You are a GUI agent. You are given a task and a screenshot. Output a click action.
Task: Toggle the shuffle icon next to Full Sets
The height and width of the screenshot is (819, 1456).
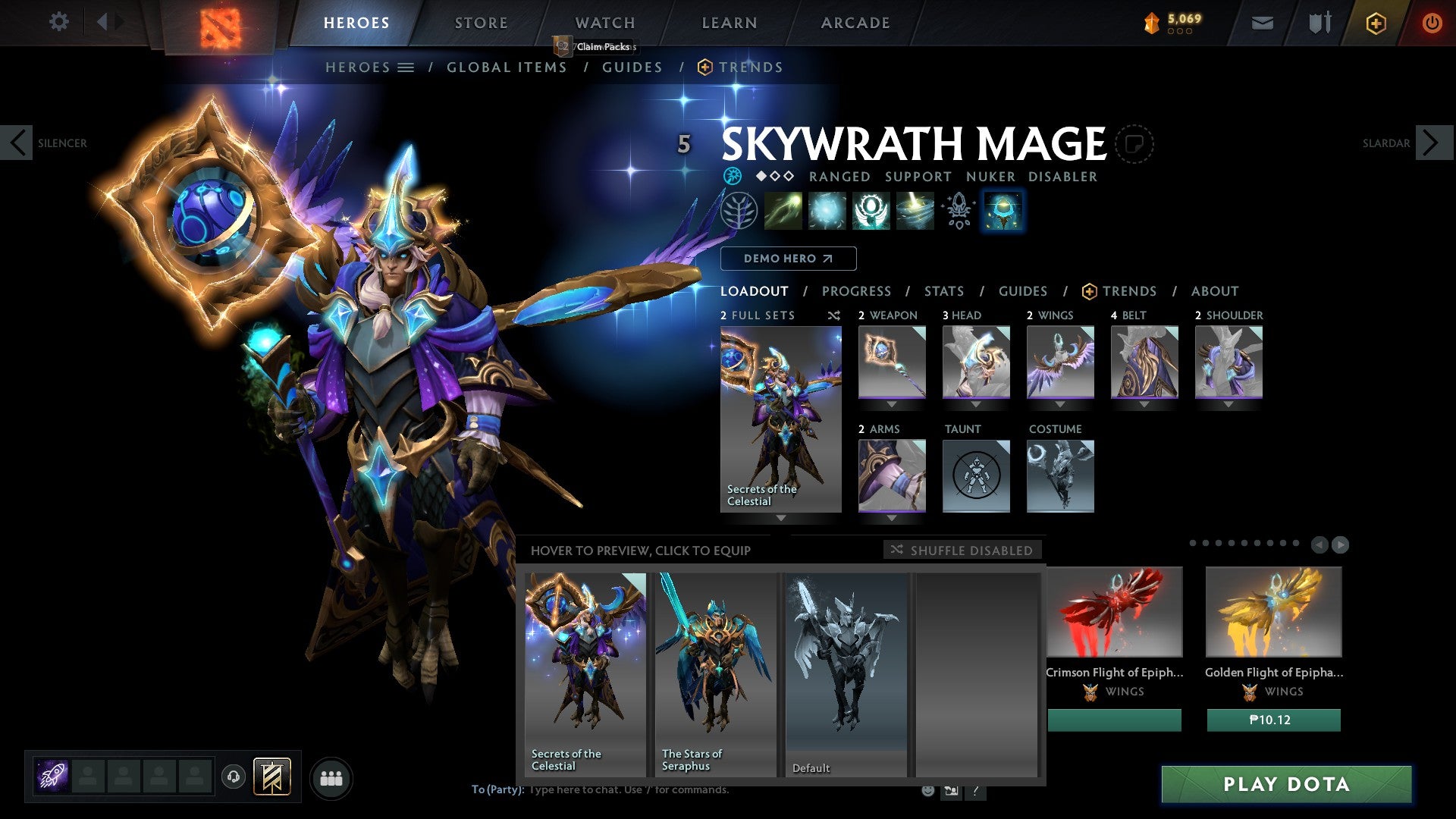click(834, 315)
